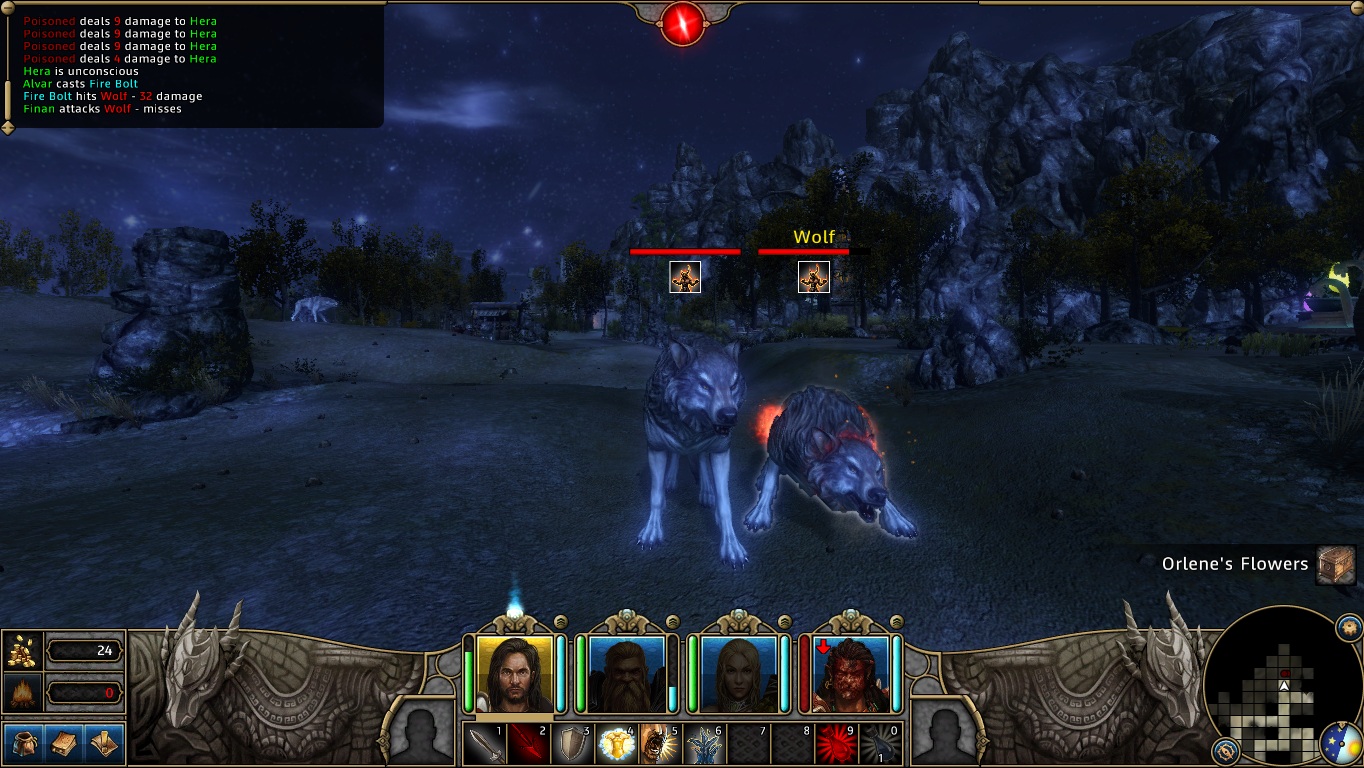The image size is (1364, 768).
Task: Open the quest journal with exclamation mark
Action: pyautogui.click(x=105, y=743)
